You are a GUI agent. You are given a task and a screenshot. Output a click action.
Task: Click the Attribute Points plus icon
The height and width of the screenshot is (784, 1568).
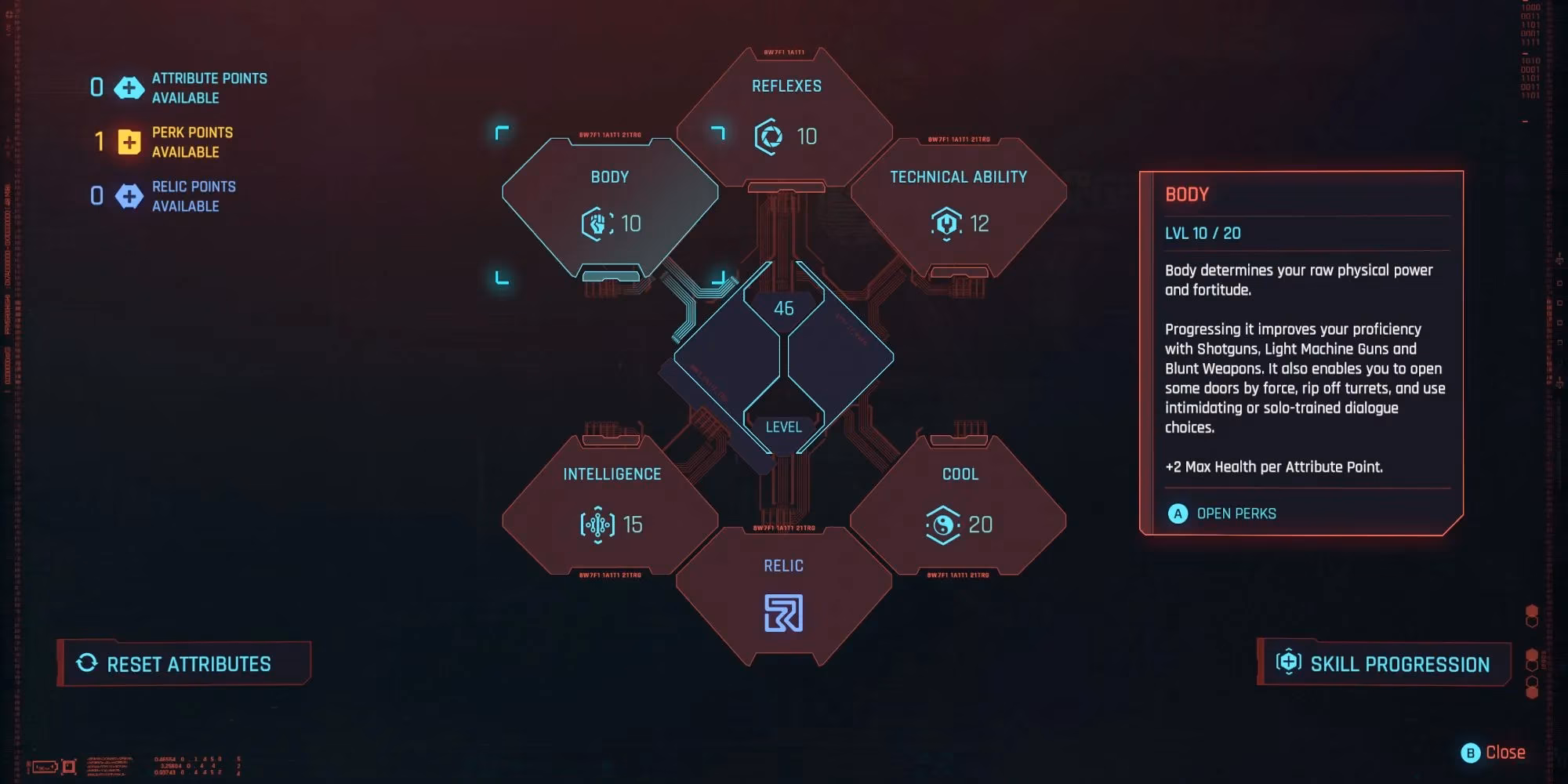[x=129, y=88]
